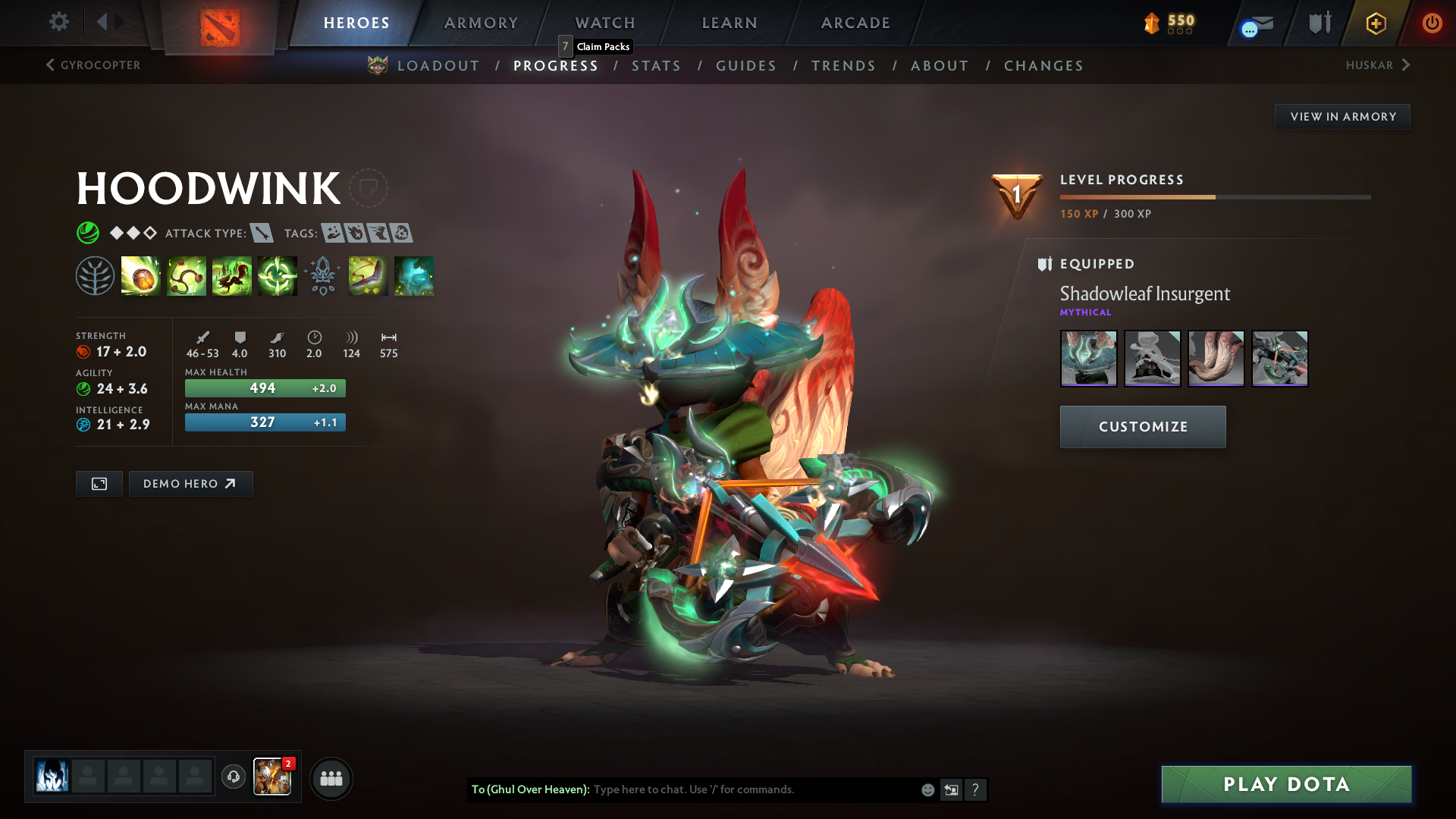Open the social friends list icon
This screenshot has width=1456, height=819.
331,778
